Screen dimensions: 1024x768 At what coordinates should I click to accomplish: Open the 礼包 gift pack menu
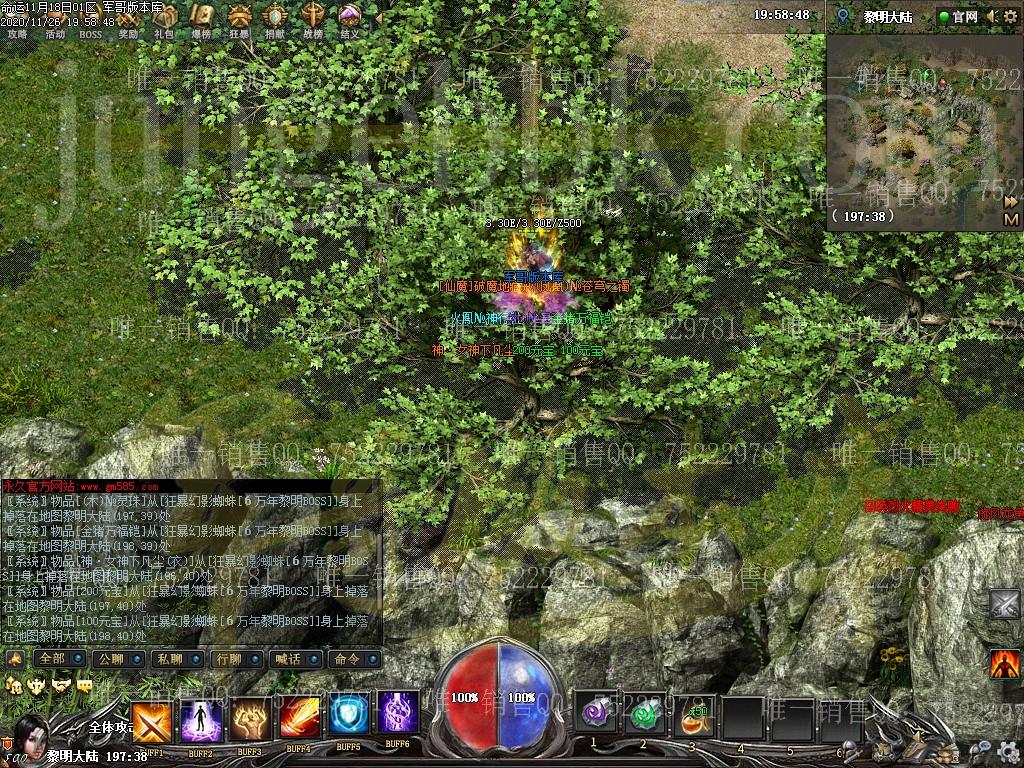(164, 18)
